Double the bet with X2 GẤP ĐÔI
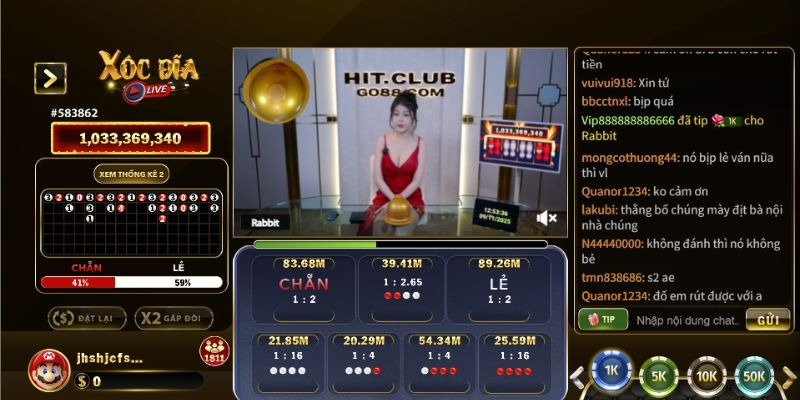Image resolution: width=800 pixels, height=400 pixels. (x=173, y=318)
